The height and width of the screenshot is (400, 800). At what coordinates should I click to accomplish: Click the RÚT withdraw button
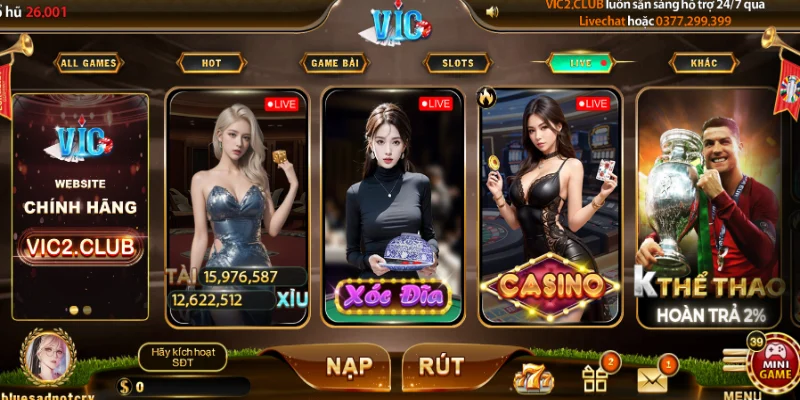[441, 367]
